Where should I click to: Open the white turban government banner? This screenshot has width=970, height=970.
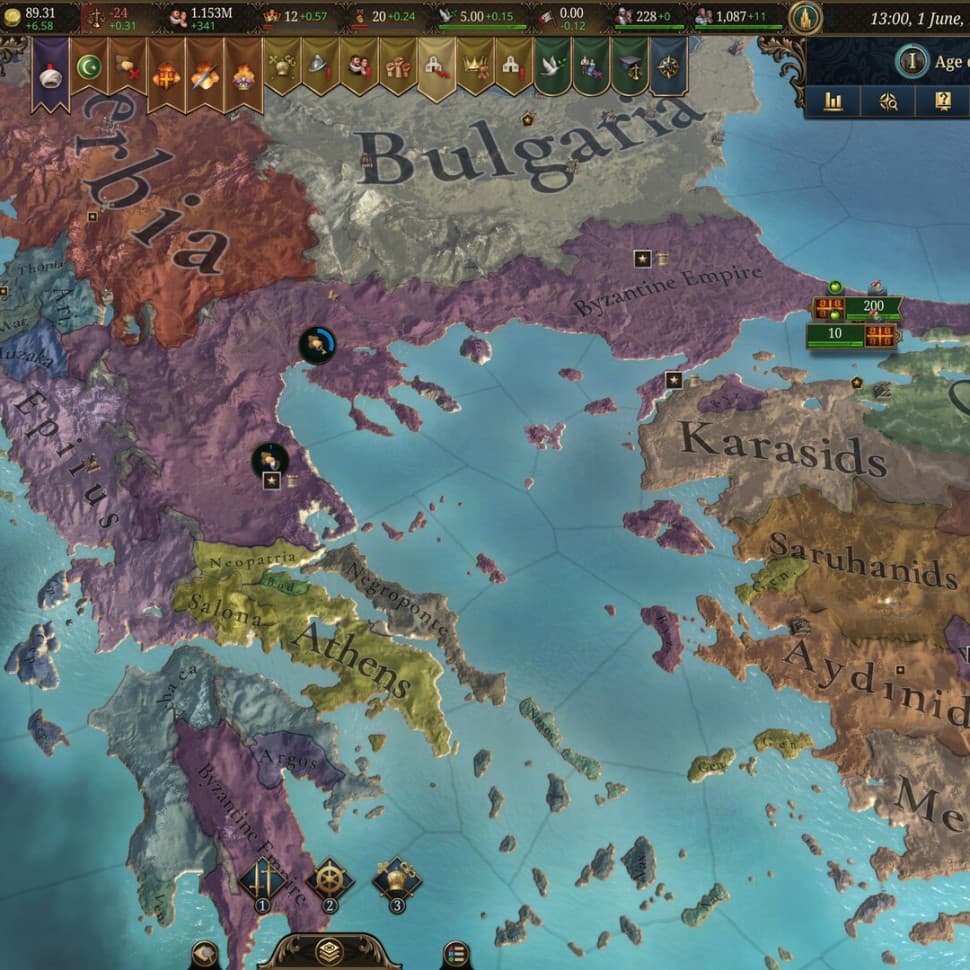[x=50, y=70]
